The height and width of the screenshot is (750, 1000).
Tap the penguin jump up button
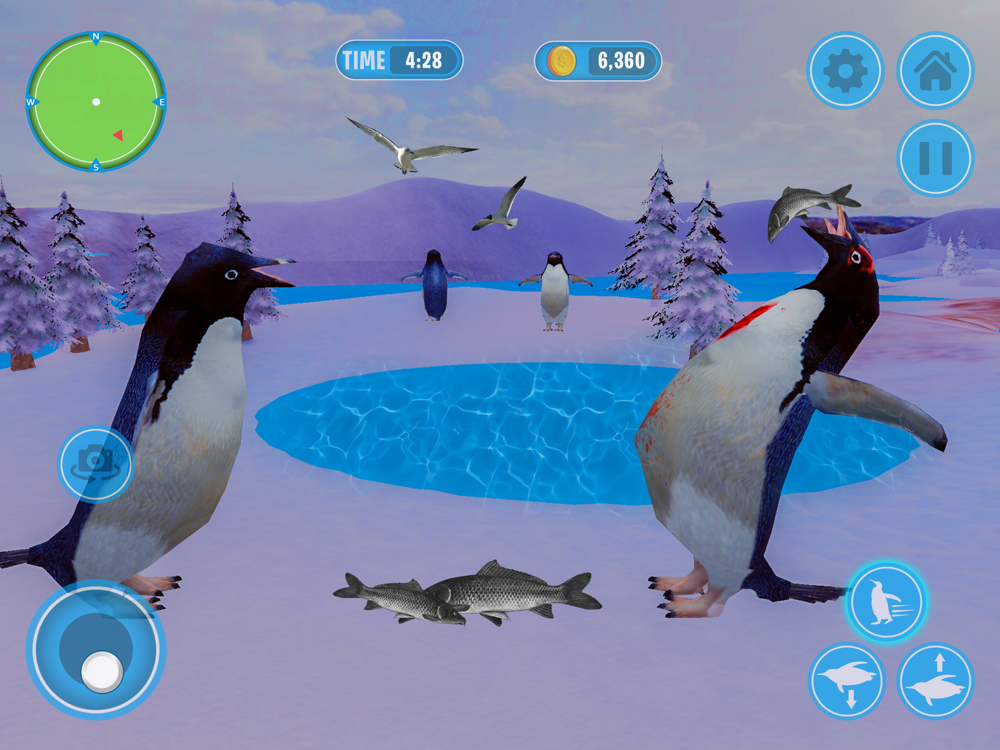936,681
